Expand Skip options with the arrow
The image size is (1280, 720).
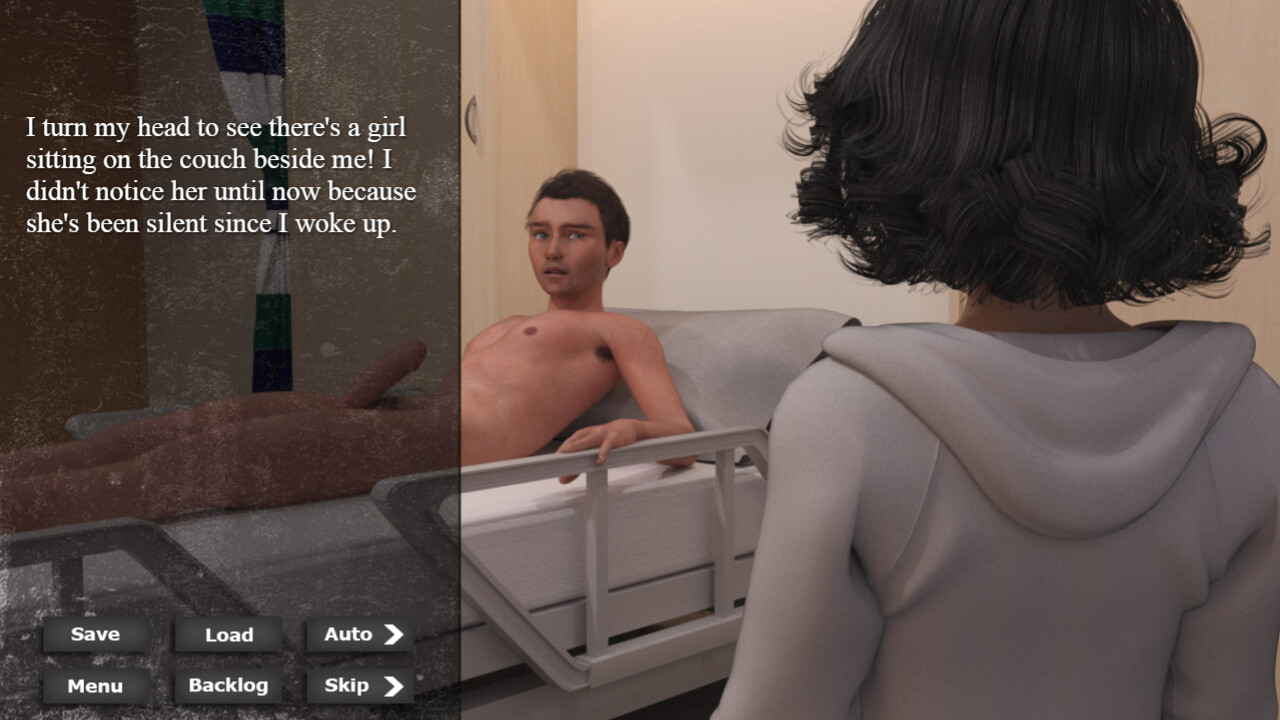pyautogui.click(x=396, y=686)
